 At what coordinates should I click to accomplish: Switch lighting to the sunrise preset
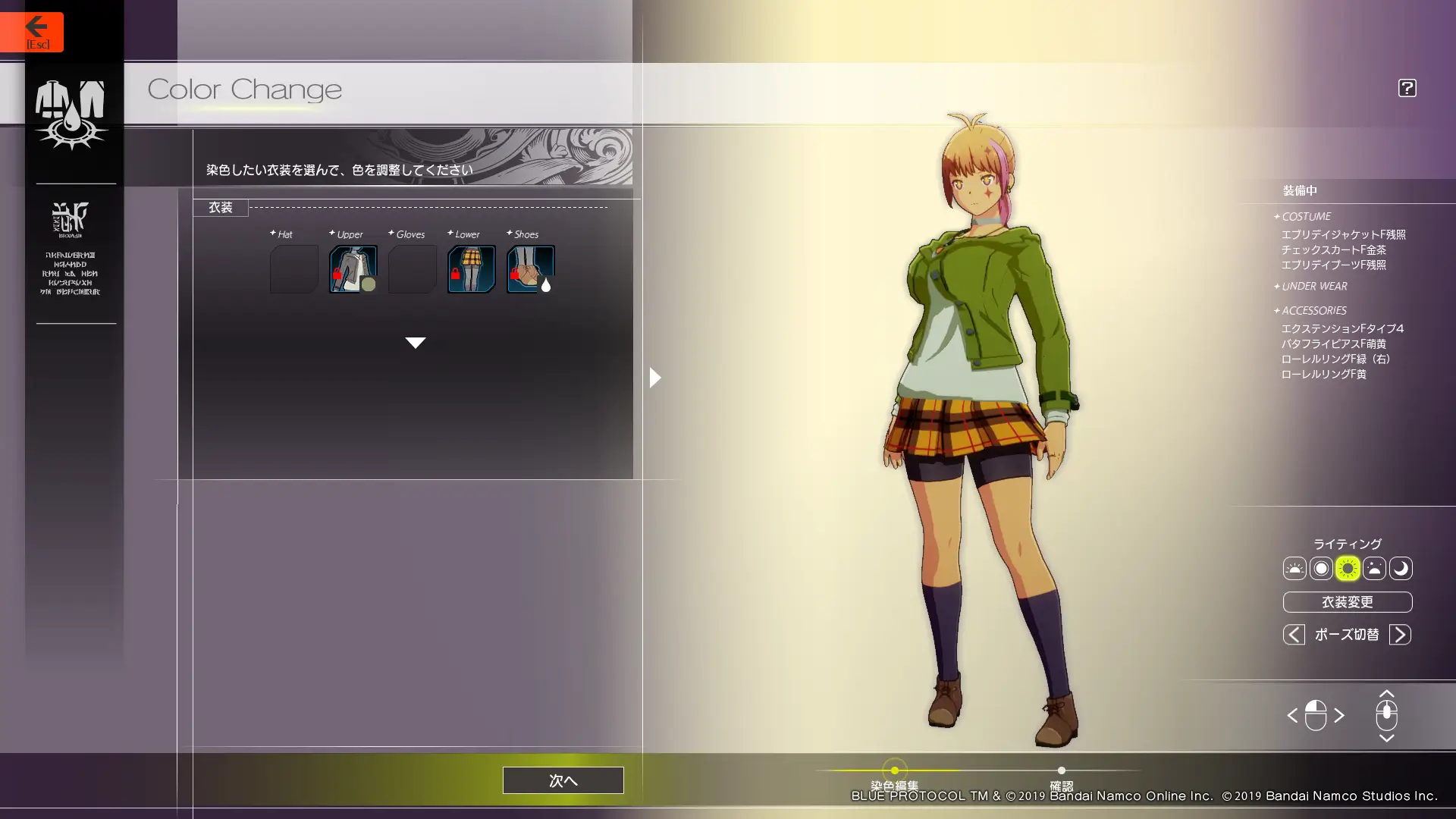click(x=1294, y=568)
